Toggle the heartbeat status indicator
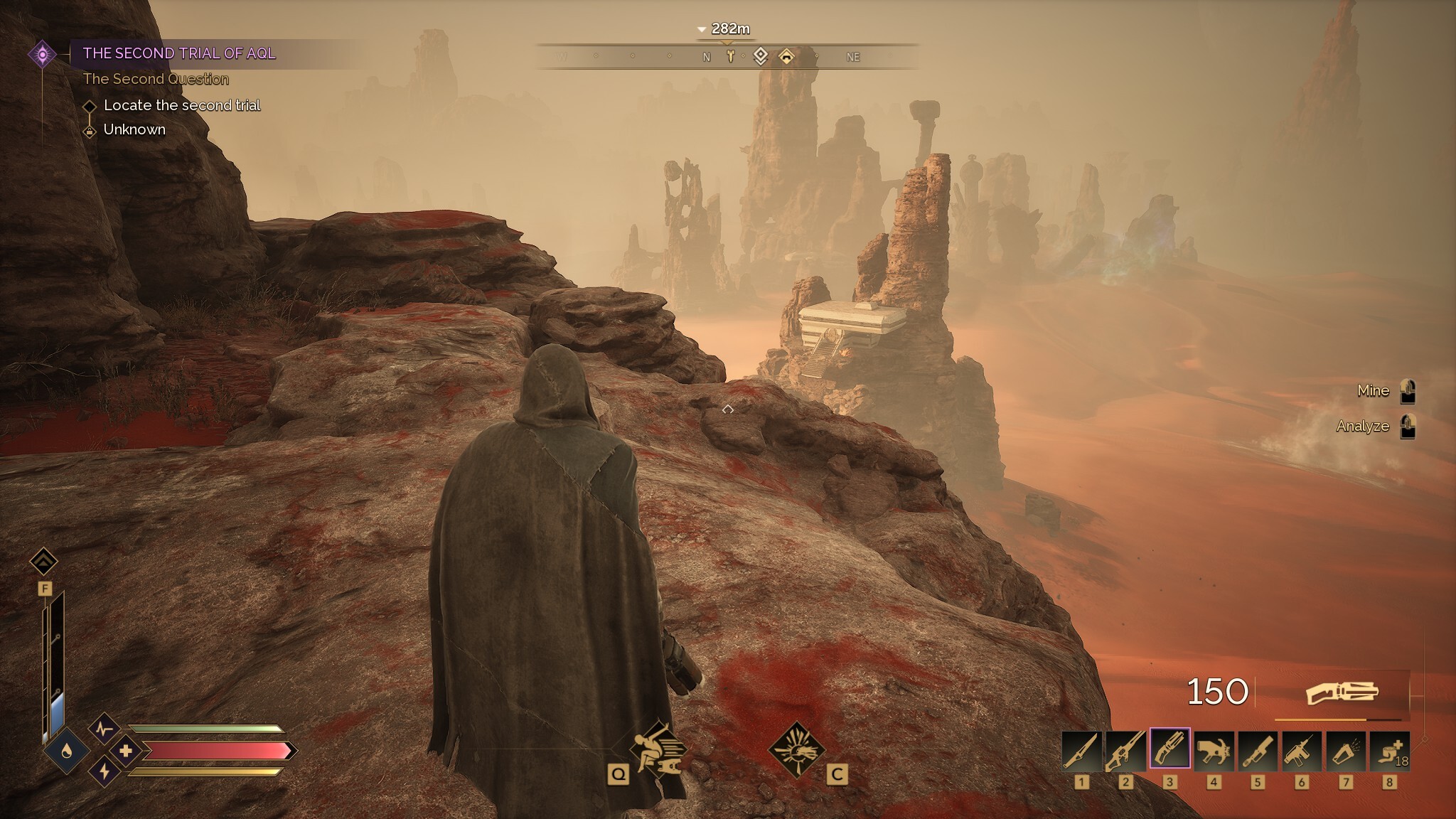 pos(105,728)
